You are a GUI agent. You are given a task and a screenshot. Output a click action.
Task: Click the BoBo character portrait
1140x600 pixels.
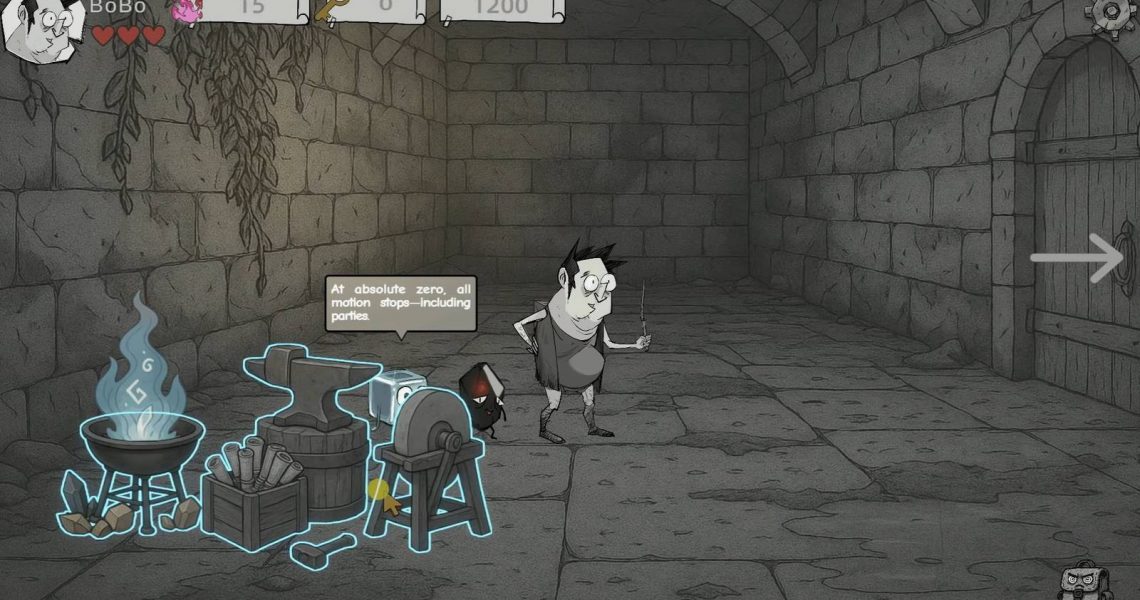(x=42, y=28)
